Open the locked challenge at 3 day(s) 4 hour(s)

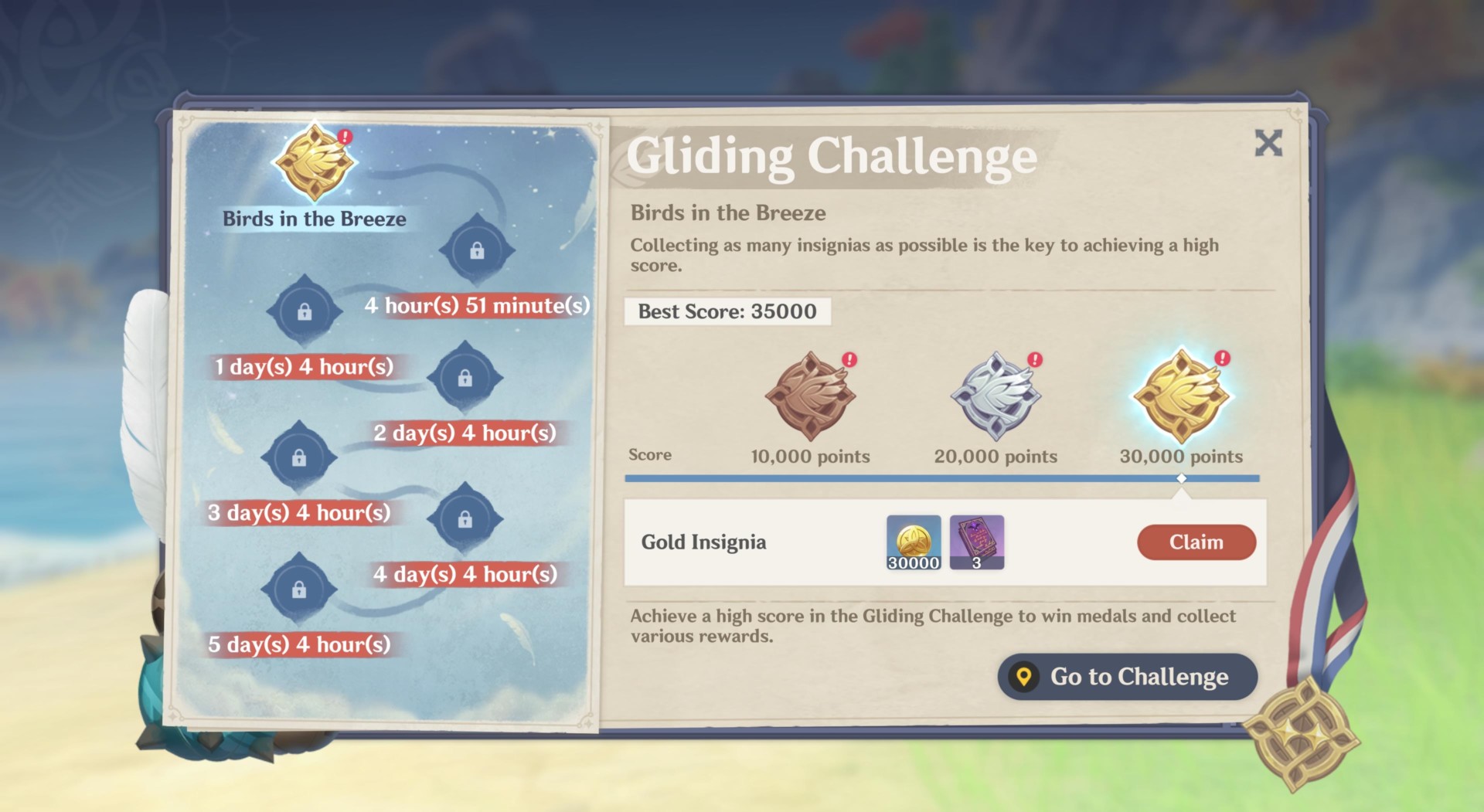point(300,457)
